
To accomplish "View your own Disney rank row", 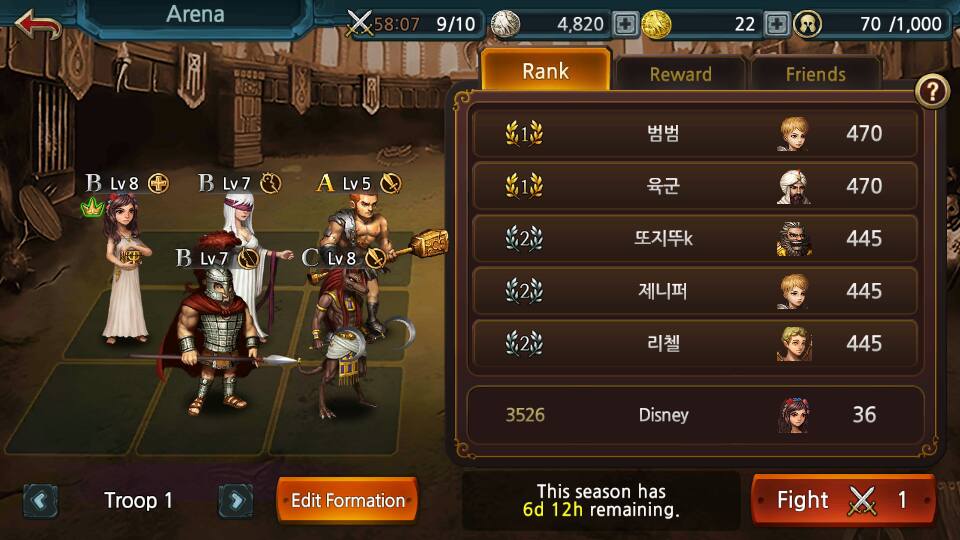I will click(x=694, y=414).
